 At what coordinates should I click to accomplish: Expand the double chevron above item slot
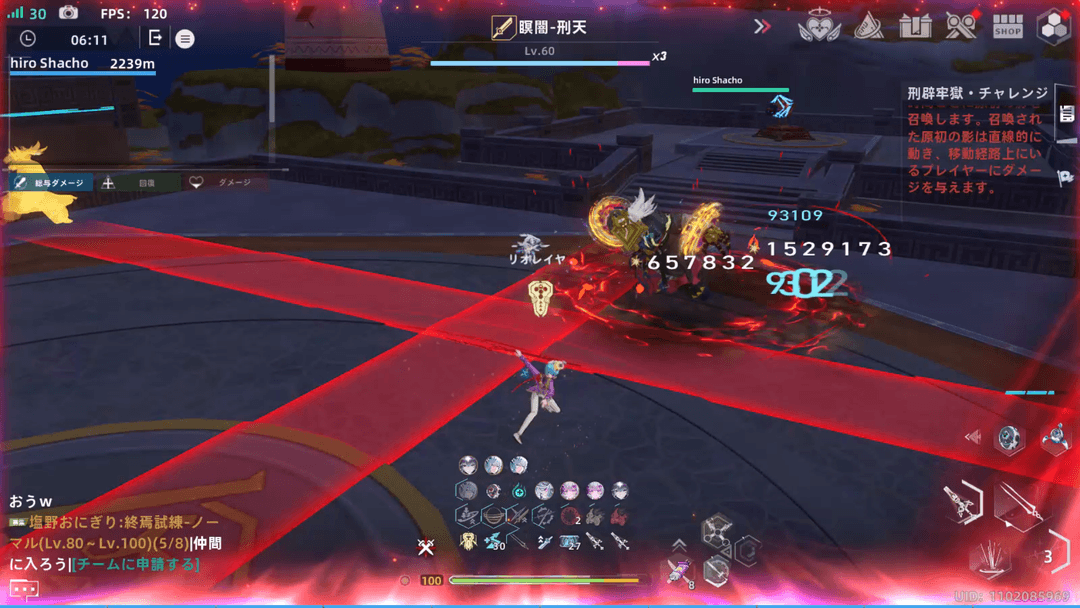pos(679,545)
